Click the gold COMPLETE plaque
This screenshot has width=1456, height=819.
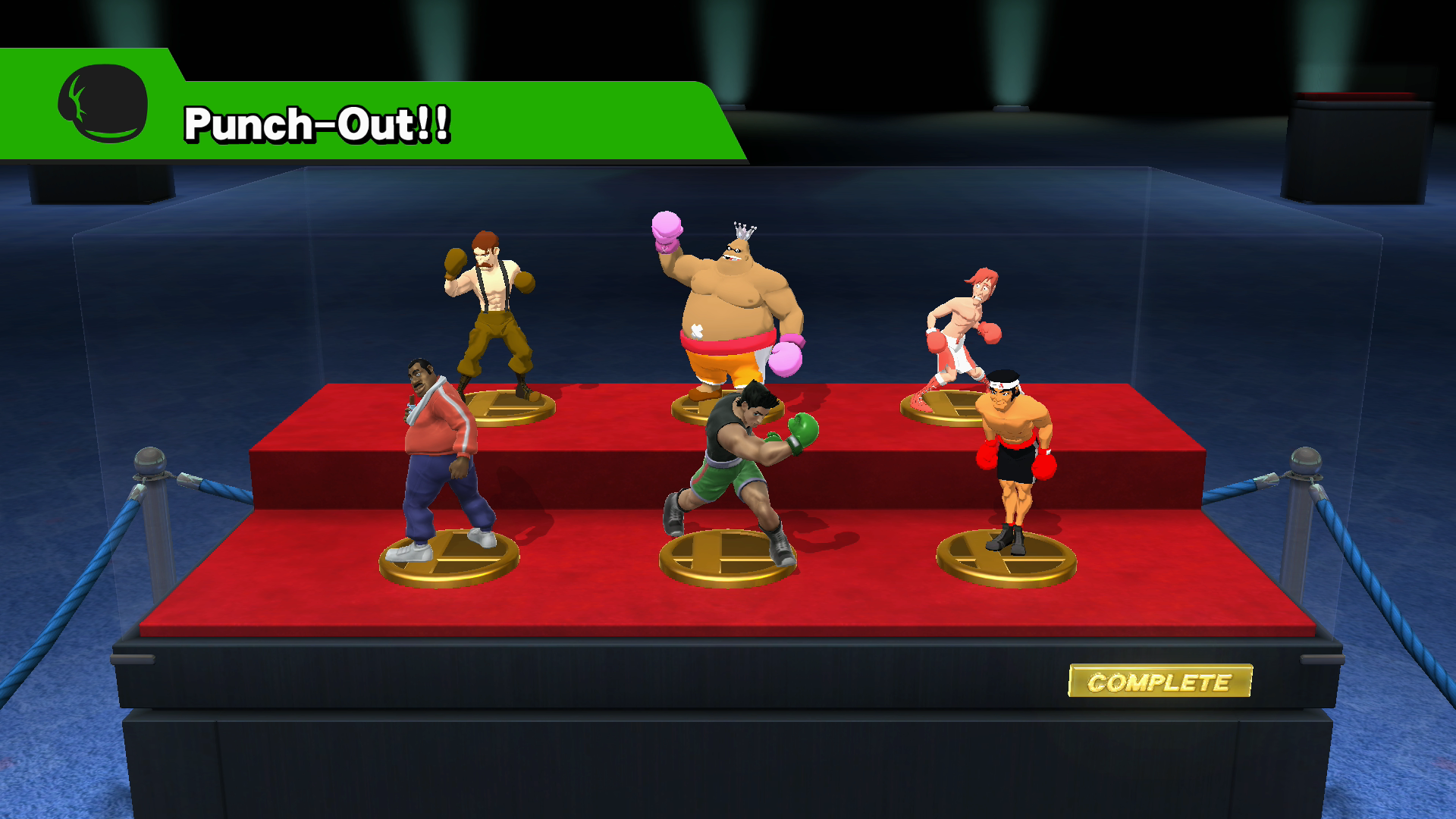tap(1159, 682)
